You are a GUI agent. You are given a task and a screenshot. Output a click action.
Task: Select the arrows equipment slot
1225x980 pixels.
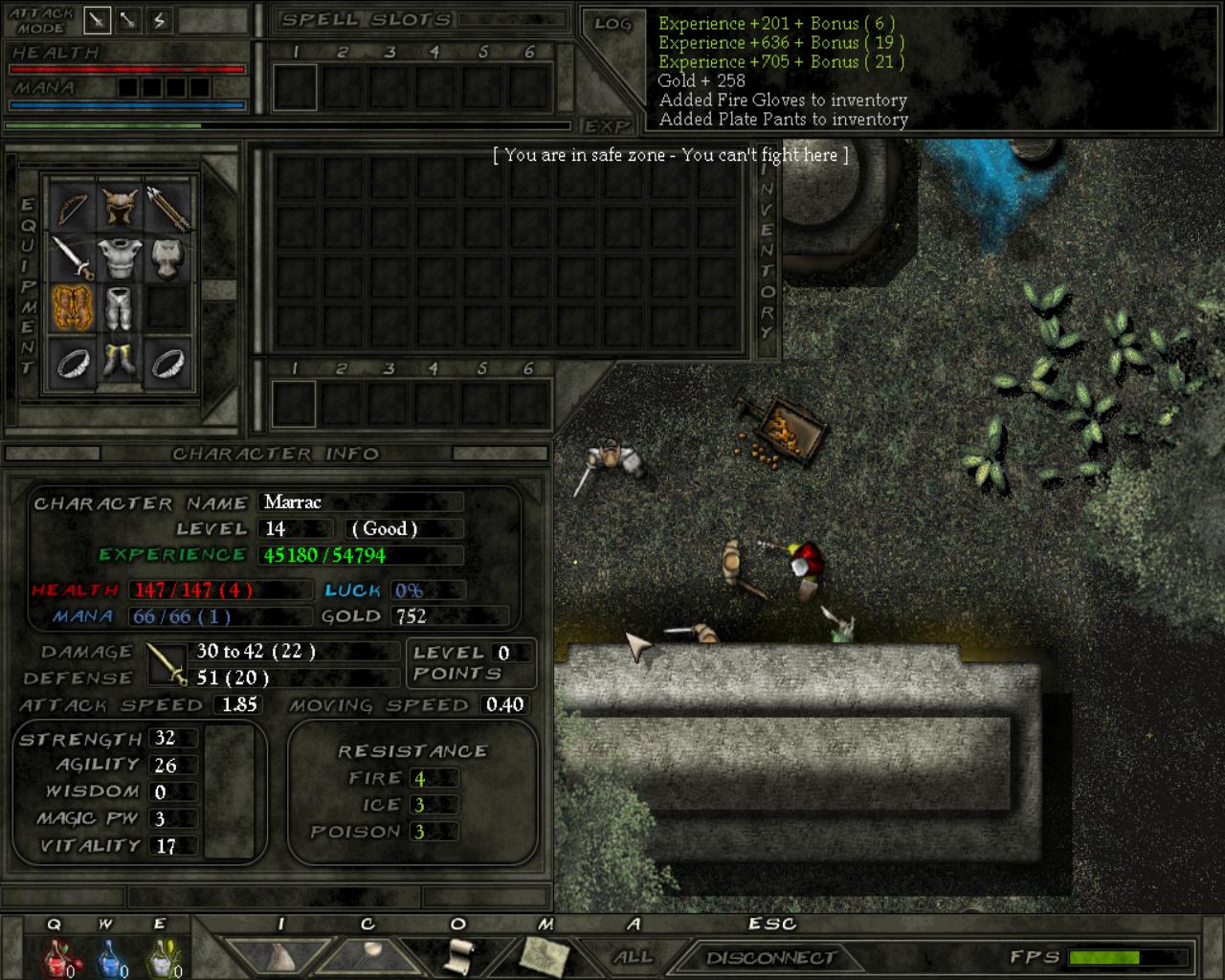pos(168,205)
